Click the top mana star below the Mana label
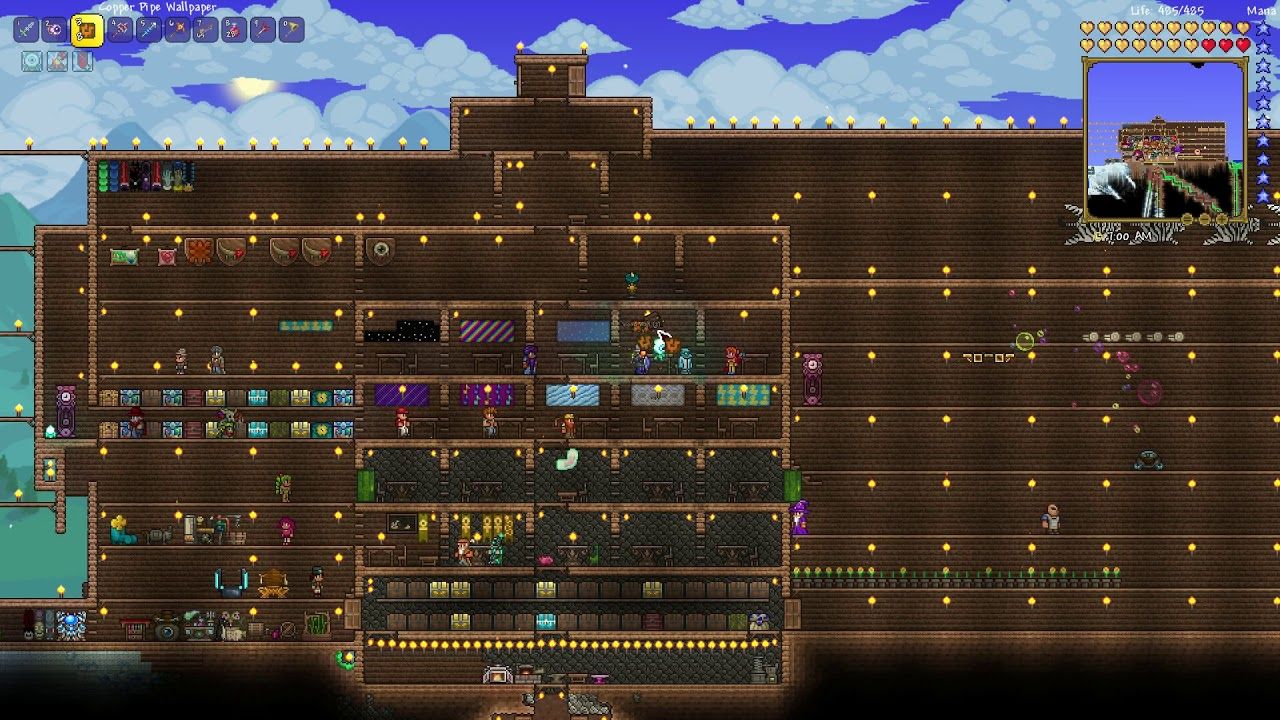The width and height of the screenshot is (1280, 720). pos(1262,27)
